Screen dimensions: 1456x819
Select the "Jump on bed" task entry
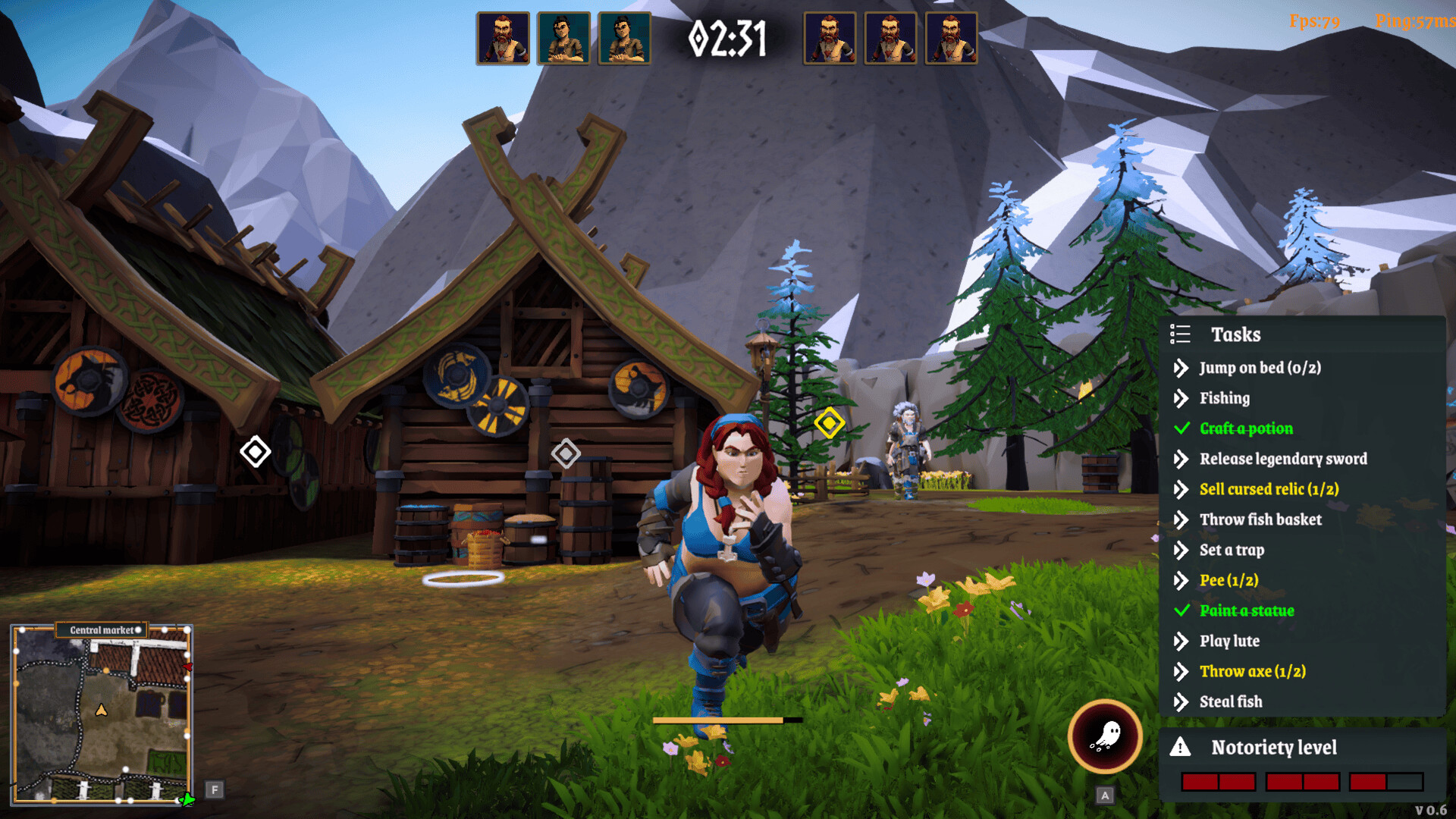(x=1260, y=368)
